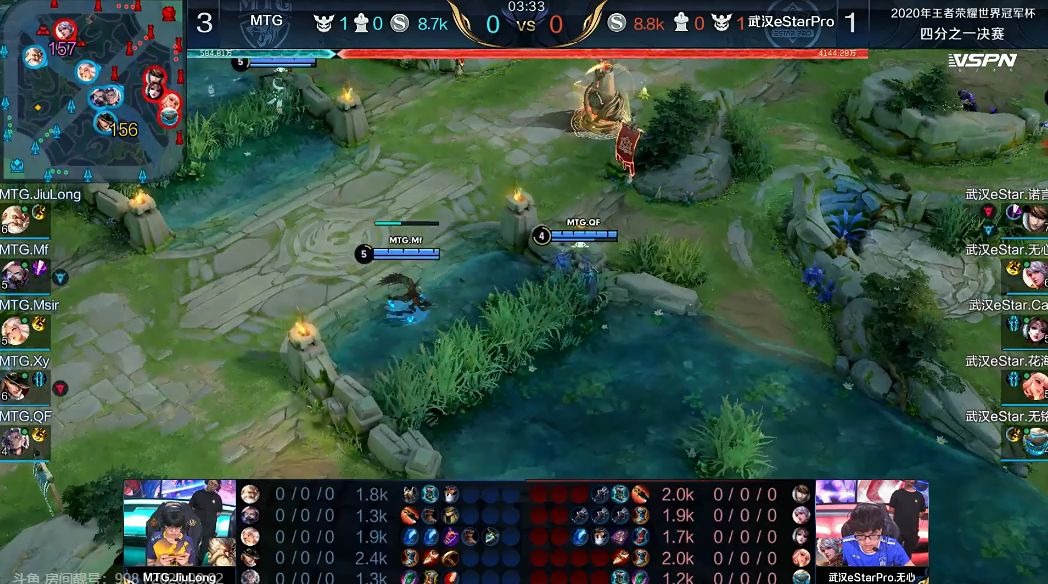Click the 武汉eStarPro team name on scoreboard
The height and width of the screenshot is (584, 1048).
(x=790, y=21)
